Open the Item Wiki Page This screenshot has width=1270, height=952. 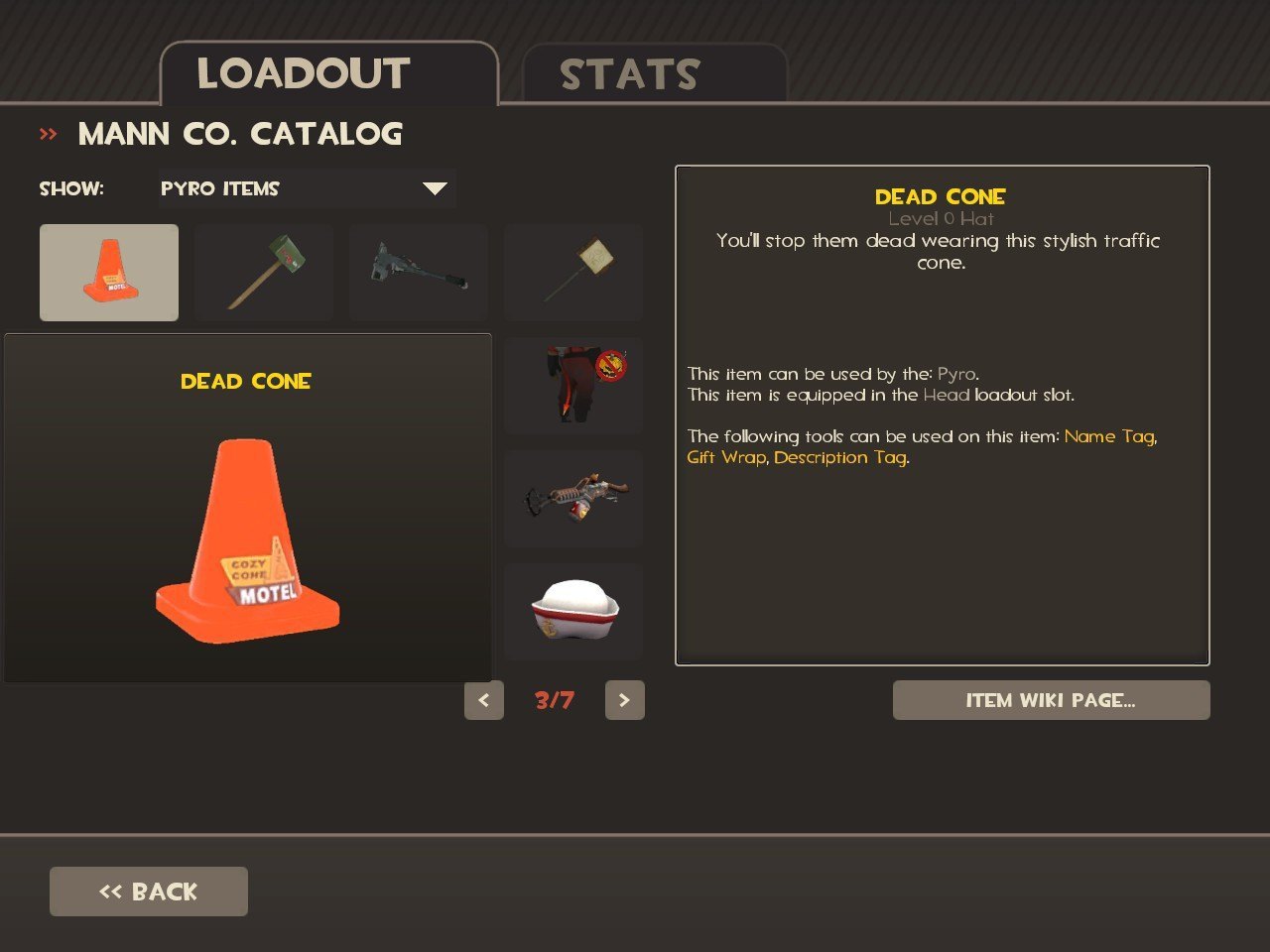[1051, 700]
